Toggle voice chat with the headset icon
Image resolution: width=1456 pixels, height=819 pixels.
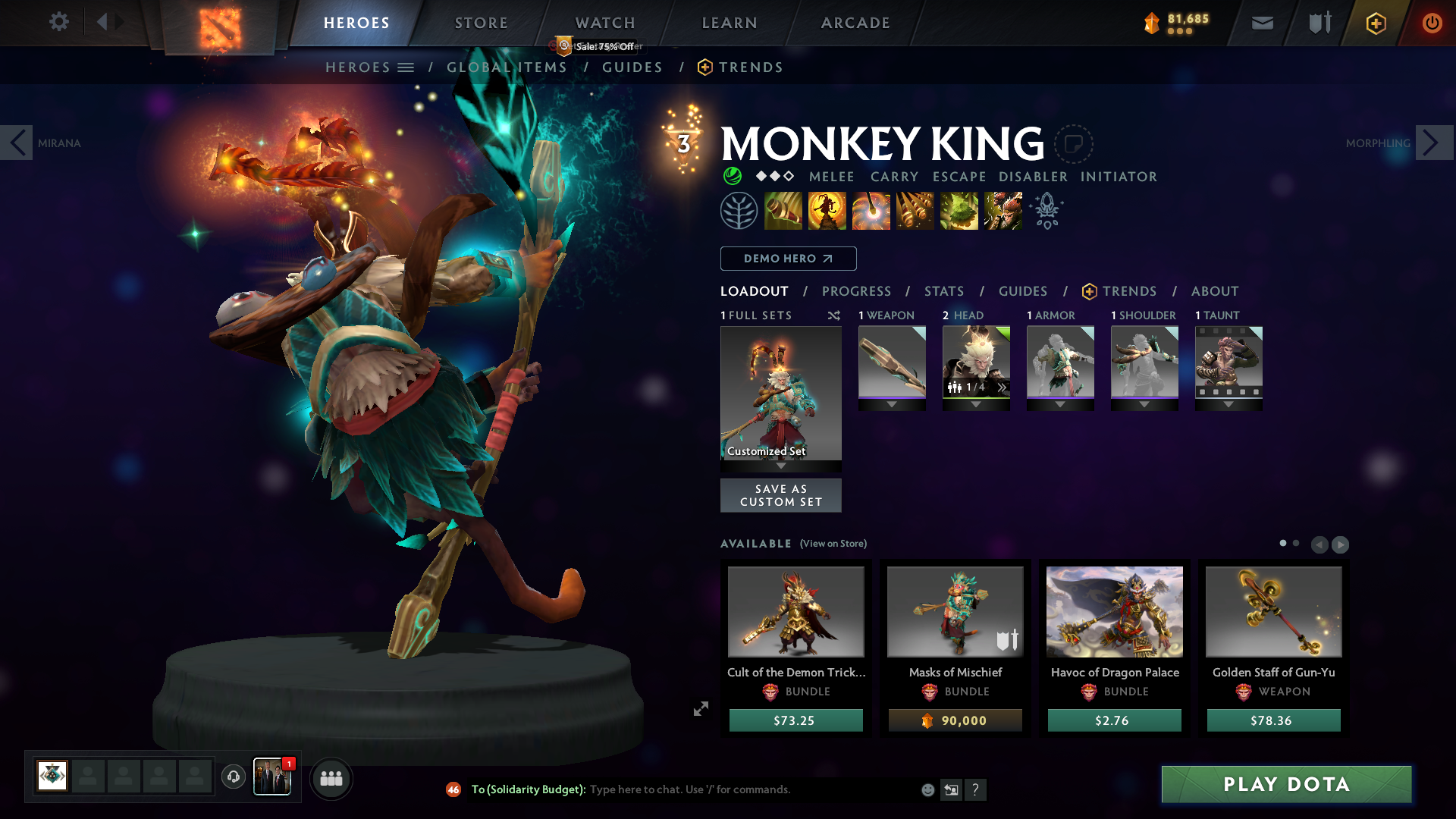233,777
